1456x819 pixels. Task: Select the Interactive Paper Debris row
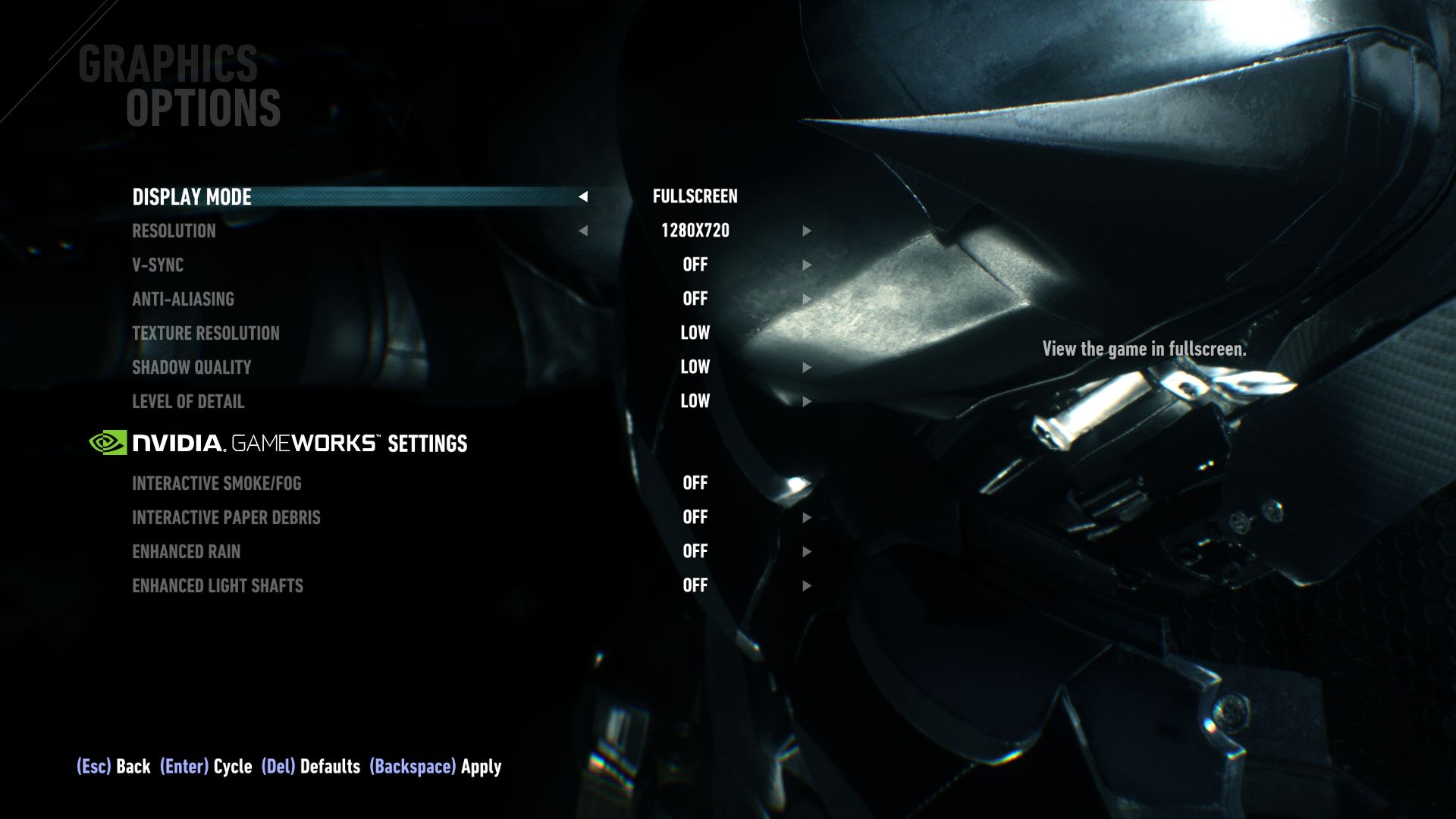pyautogui.click(x=225, y=517)
